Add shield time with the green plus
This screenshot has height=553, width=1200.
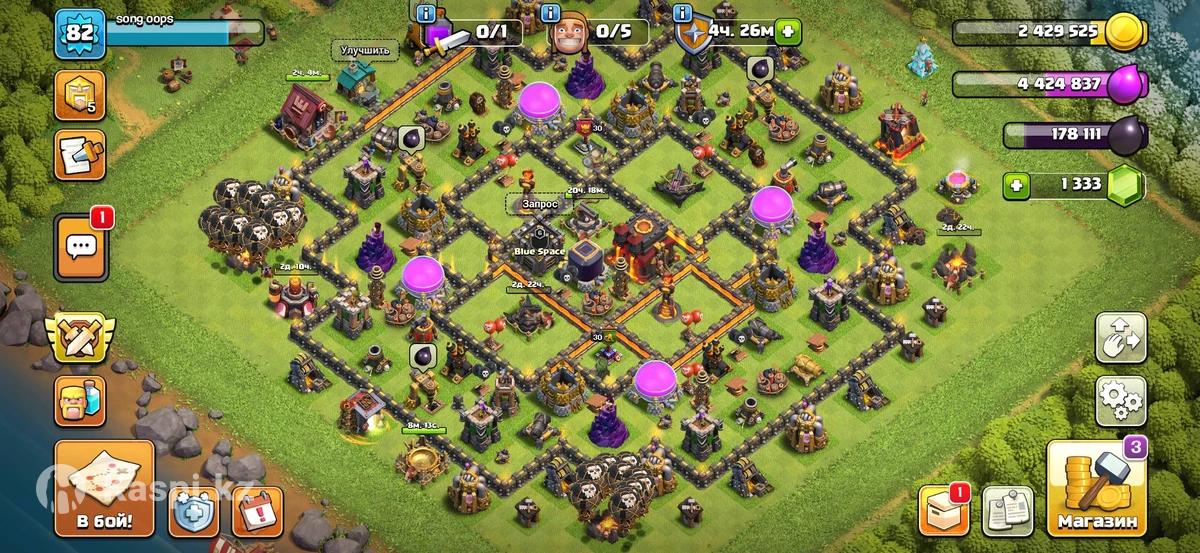(789, 31)
